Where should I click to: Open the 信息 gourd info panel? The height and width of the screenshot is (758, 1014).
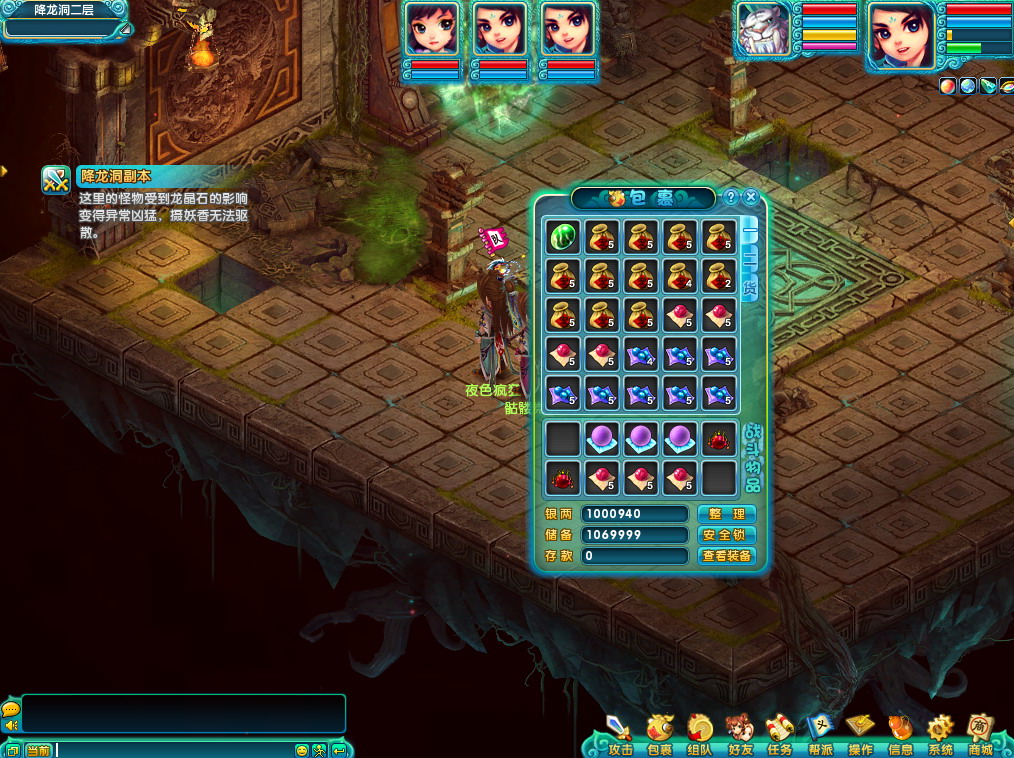coord(900,733)
